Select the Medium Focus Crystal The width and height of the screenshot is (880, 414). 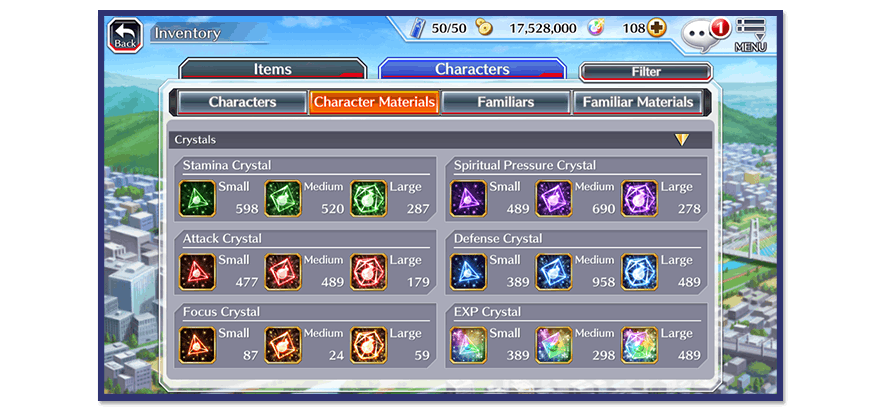tap(283, 345)
